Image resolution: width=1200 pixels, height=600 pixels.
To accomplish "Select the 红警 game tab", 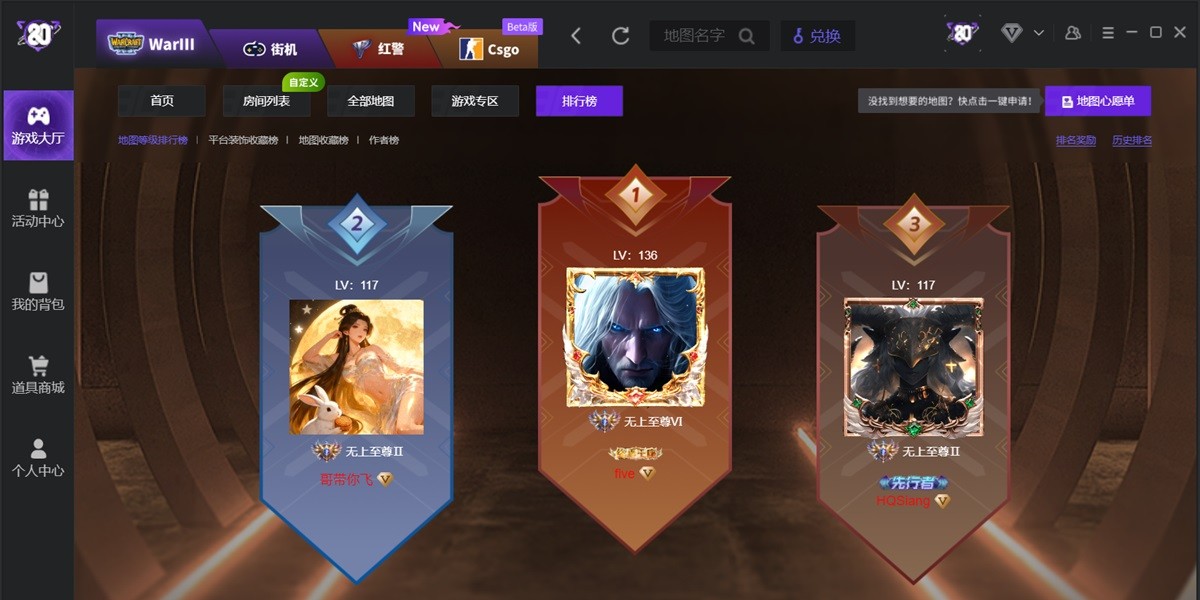I will [x=378, y=48].
